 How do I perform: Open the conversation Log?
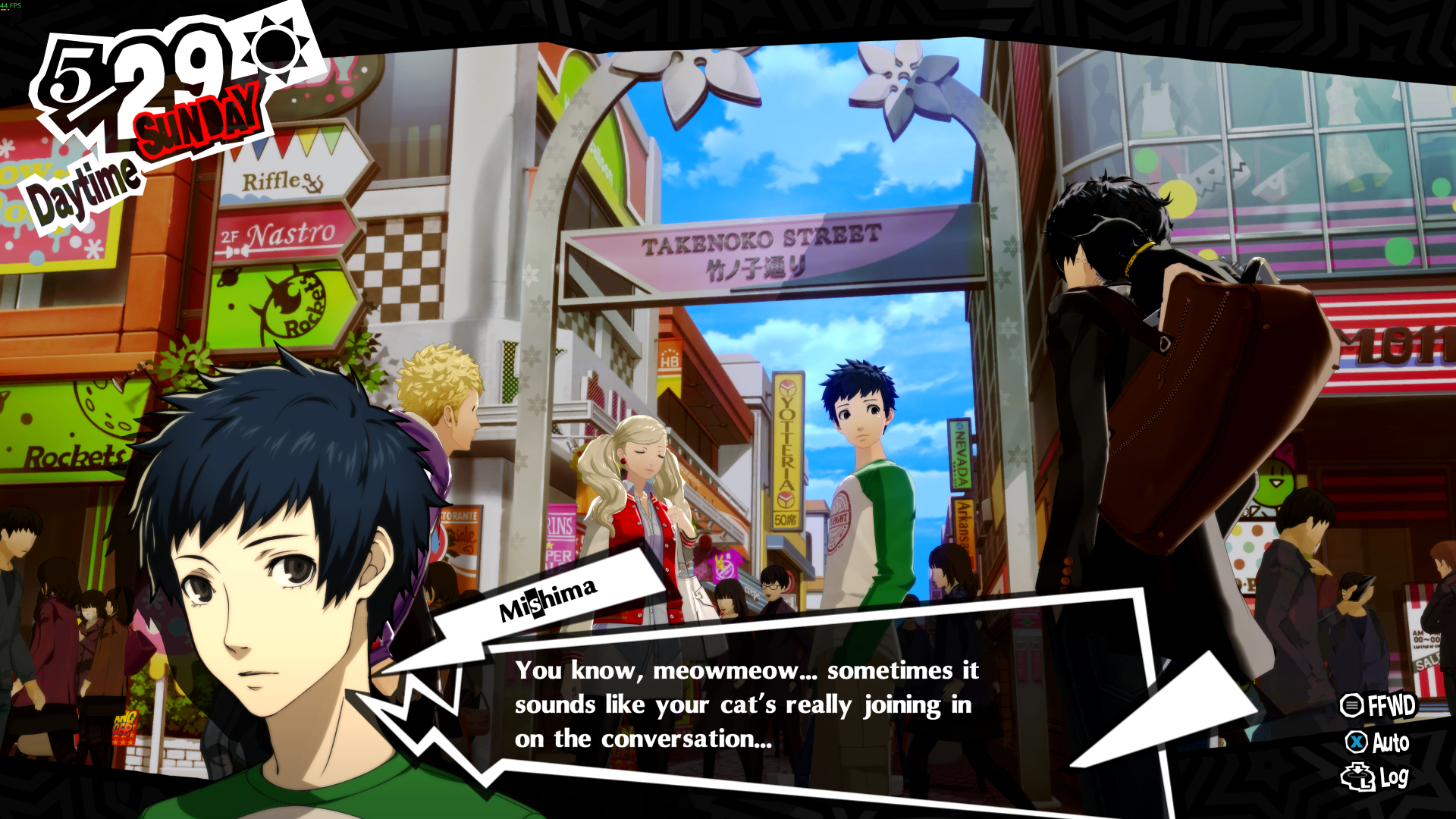[x=1376, y=777]
